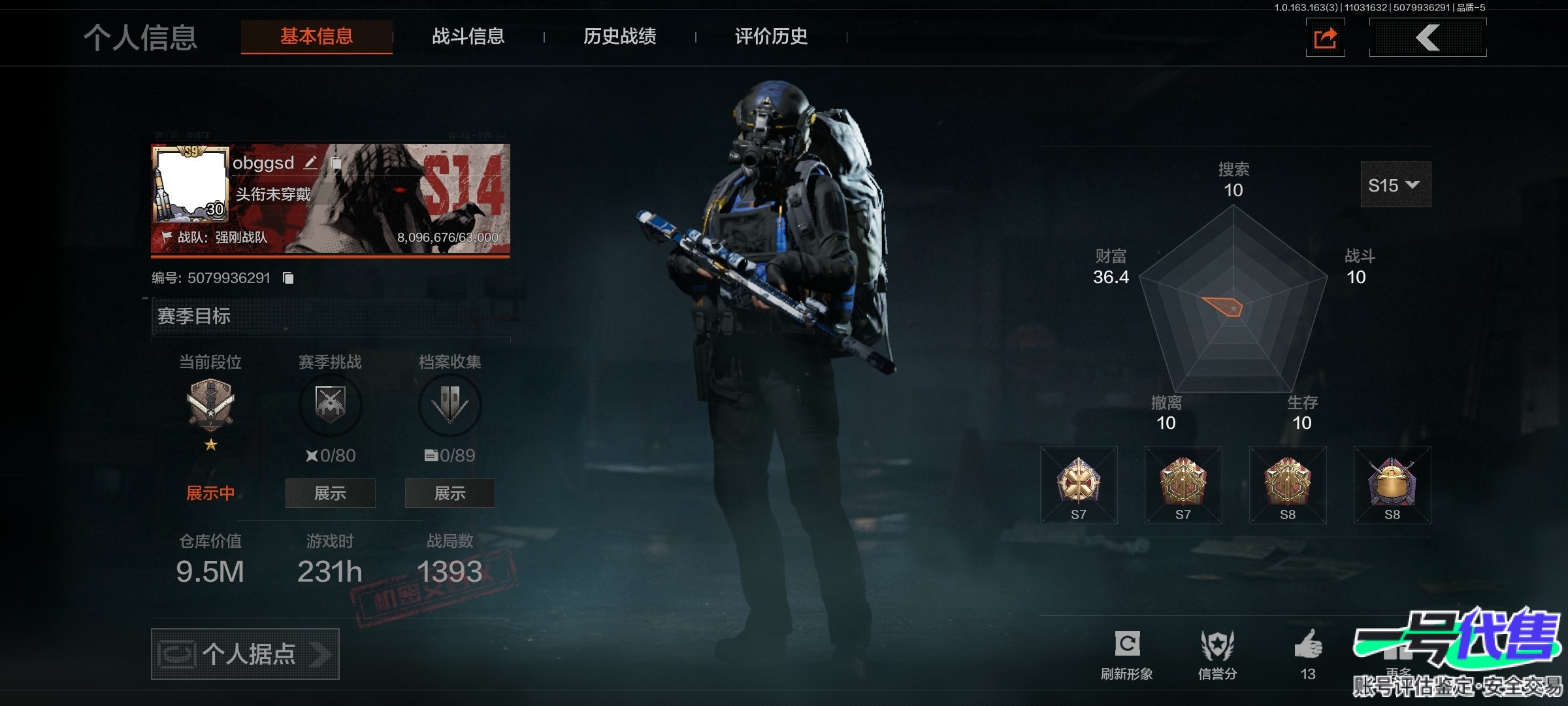Open 个人据点 personal base
Image resolution: width=1568 pixels, height=706 pixels.
(245, 654)
